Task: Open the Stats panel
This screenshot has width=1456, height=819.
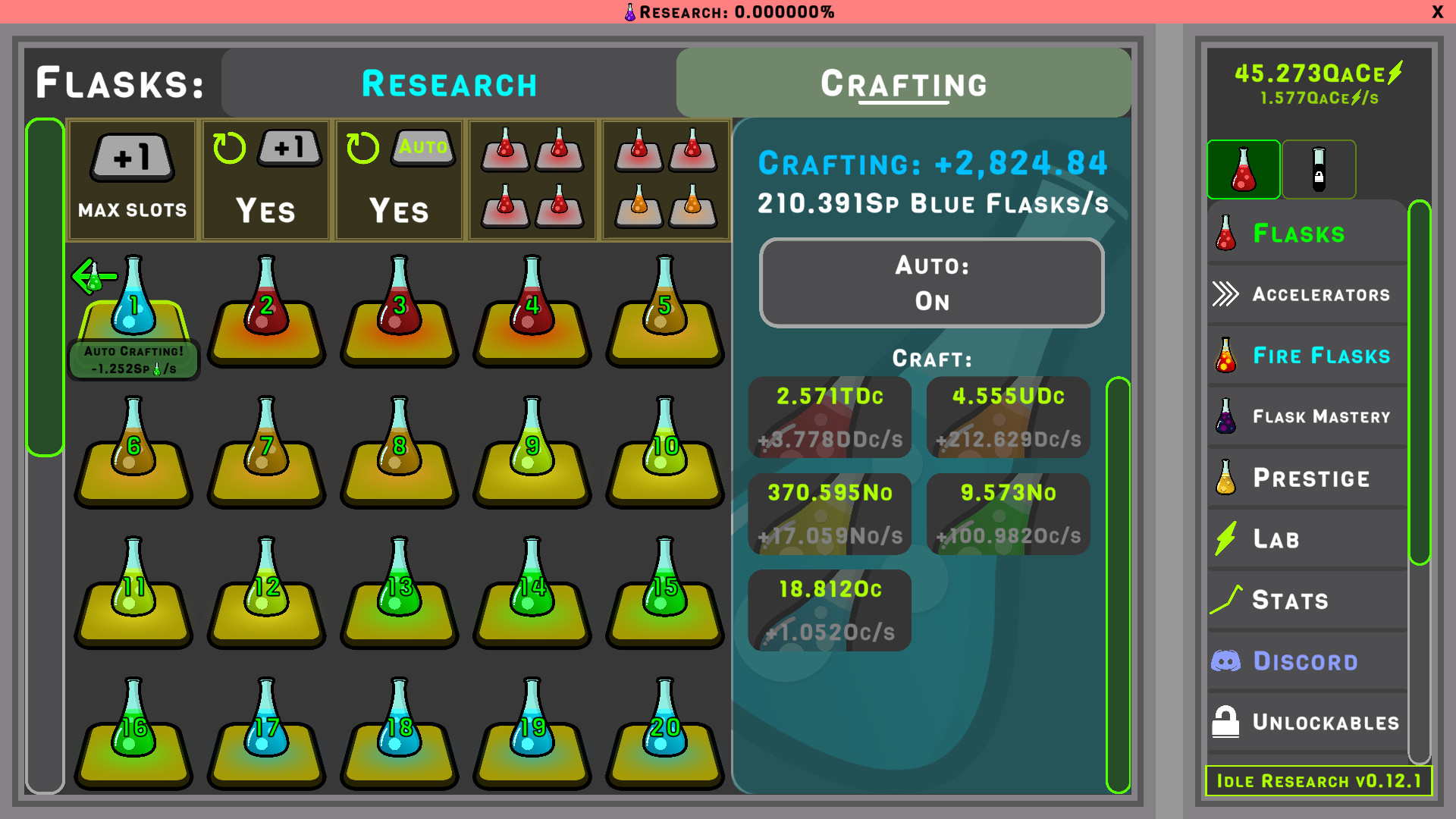Action: point(1304,600)
